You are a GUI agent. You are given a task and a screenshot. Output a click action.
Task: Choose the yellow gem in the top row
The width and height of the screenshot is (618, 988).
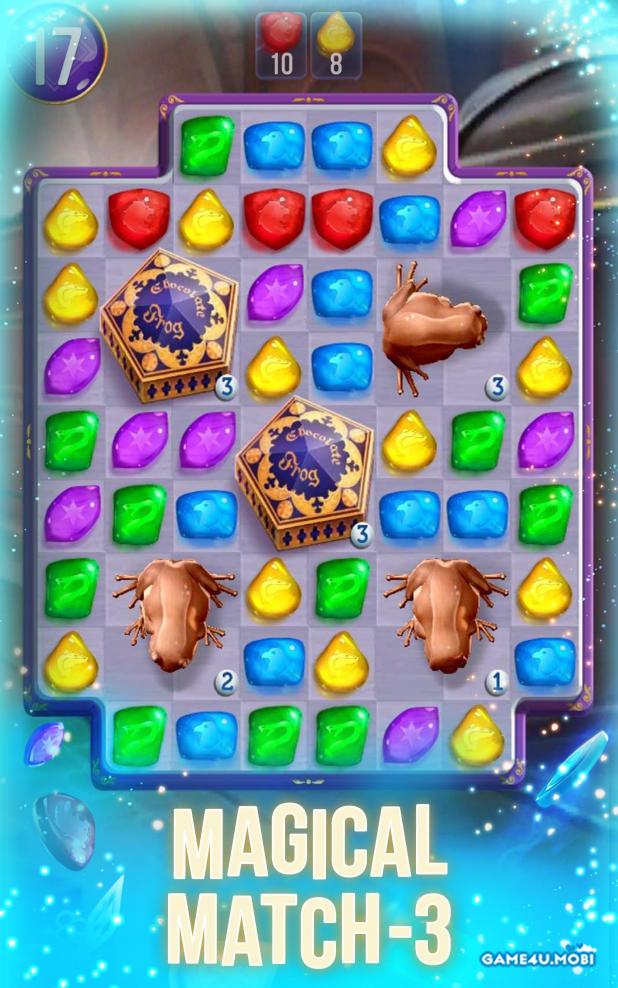(410, 147)
